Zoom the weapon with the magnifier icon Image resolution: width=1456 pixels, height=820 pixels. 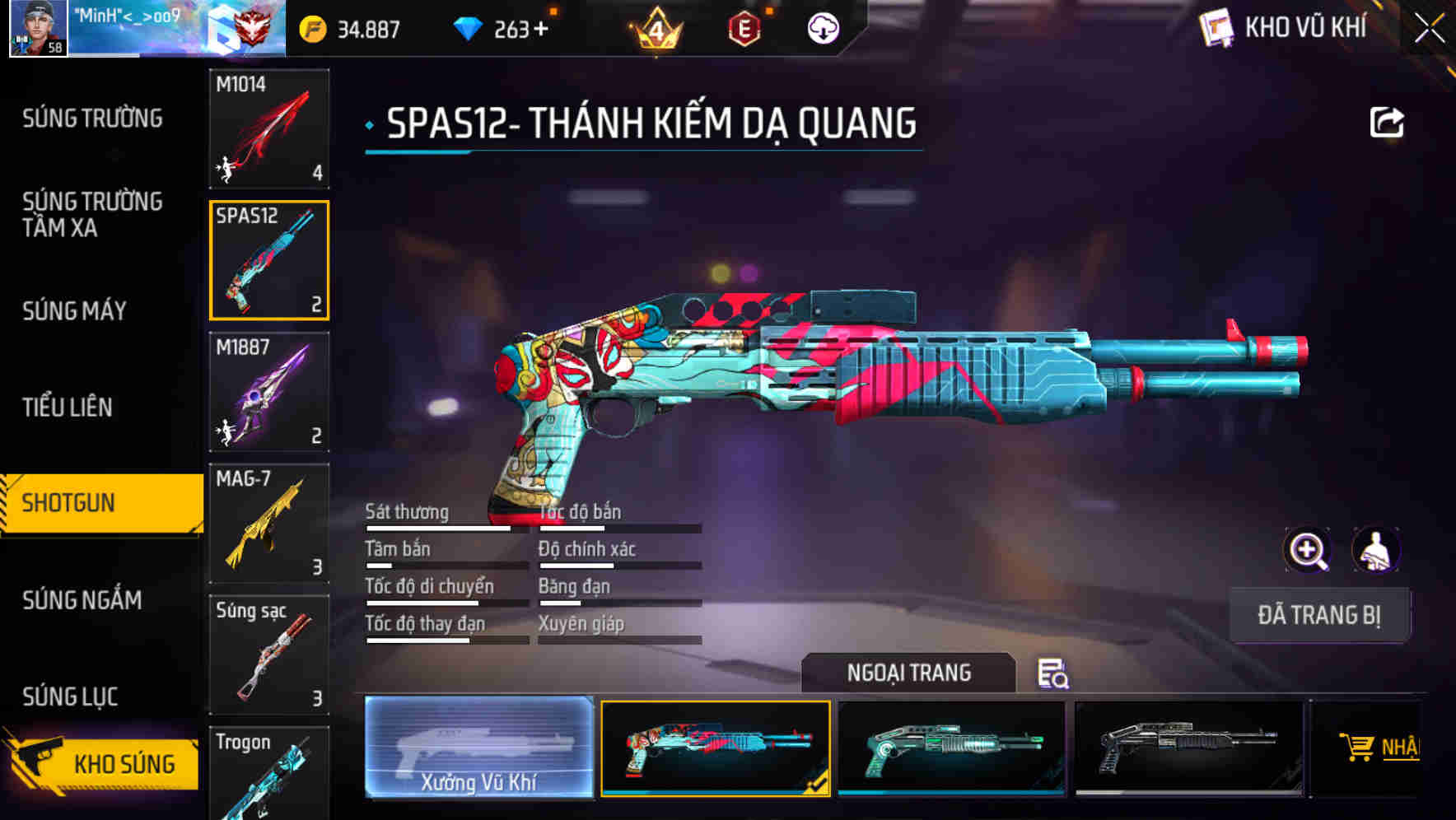pyautogui.click(x=1308, y=550)
